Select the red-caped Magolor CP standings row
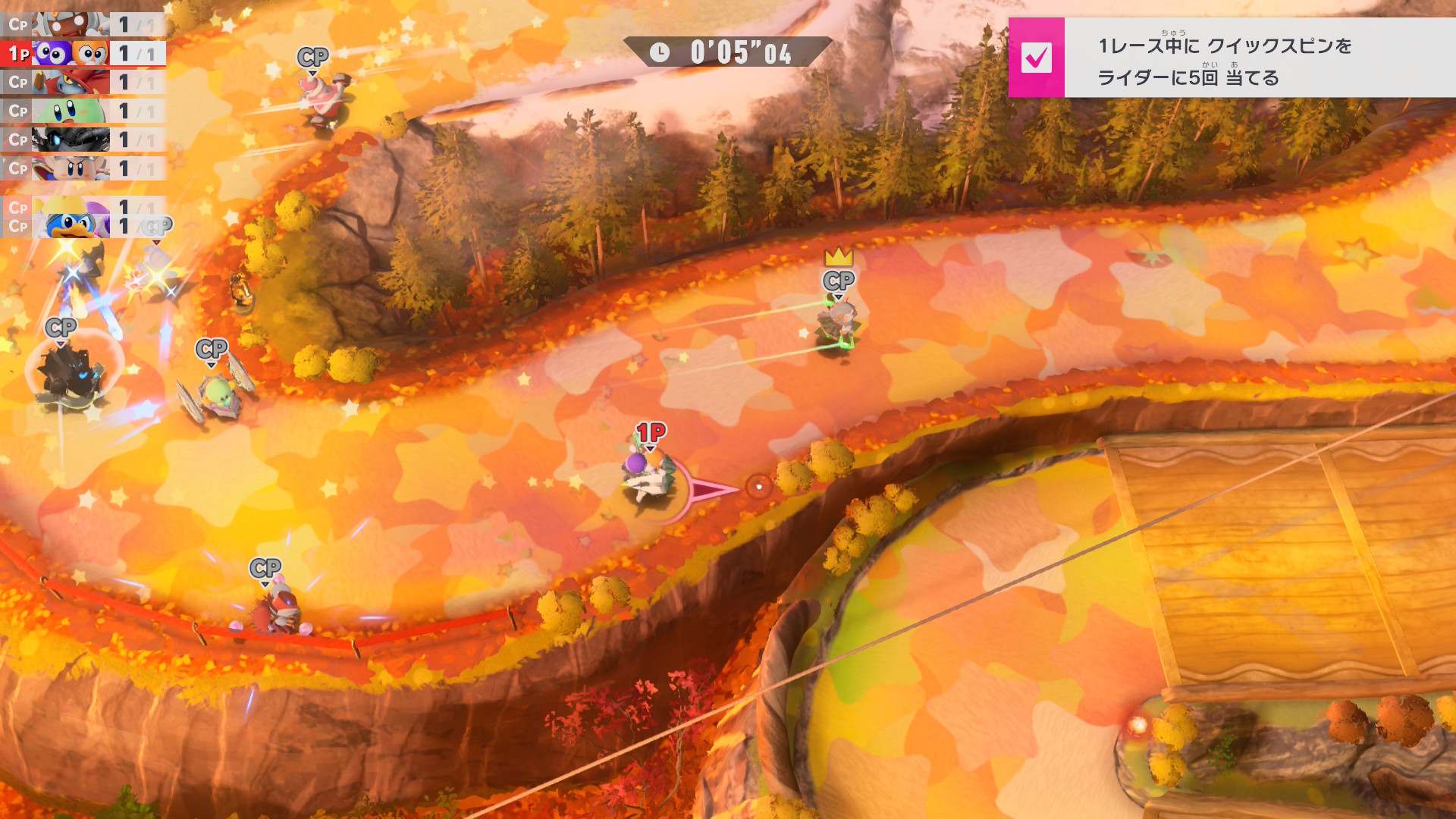 [x=82, y=82]
